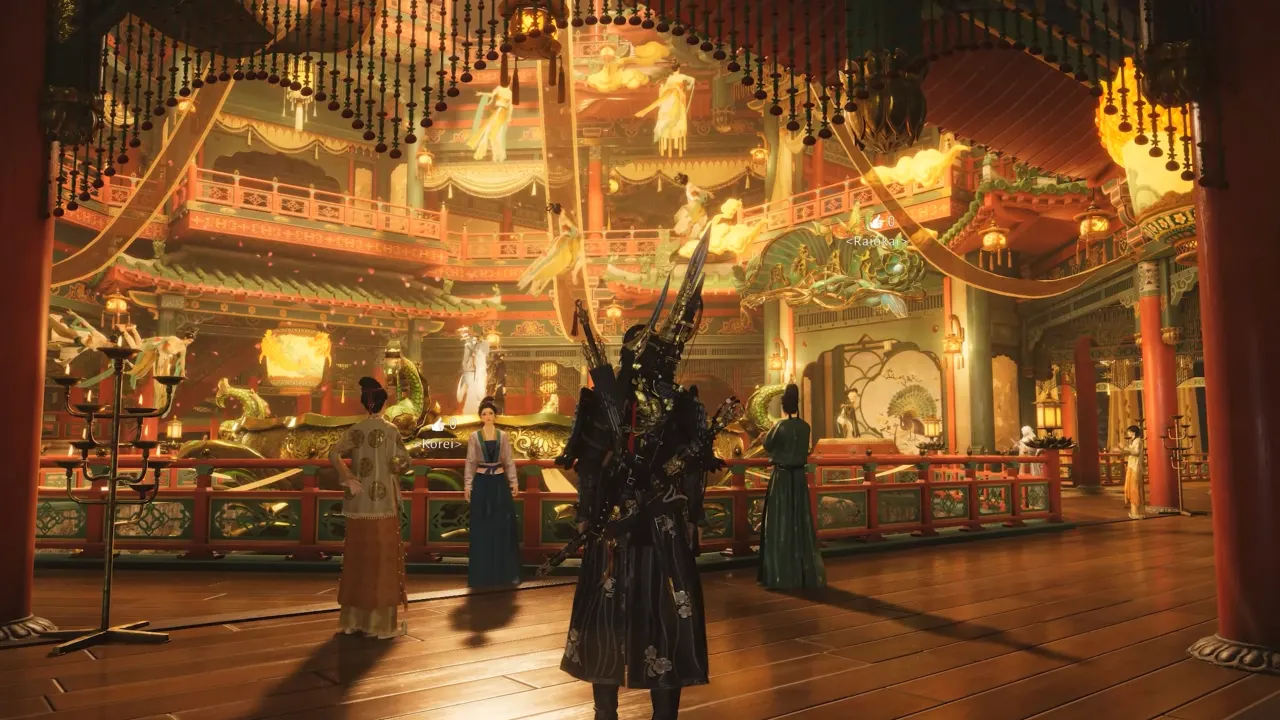
Task: Select the Raiokai player nameplate
Action: [875, 241]
